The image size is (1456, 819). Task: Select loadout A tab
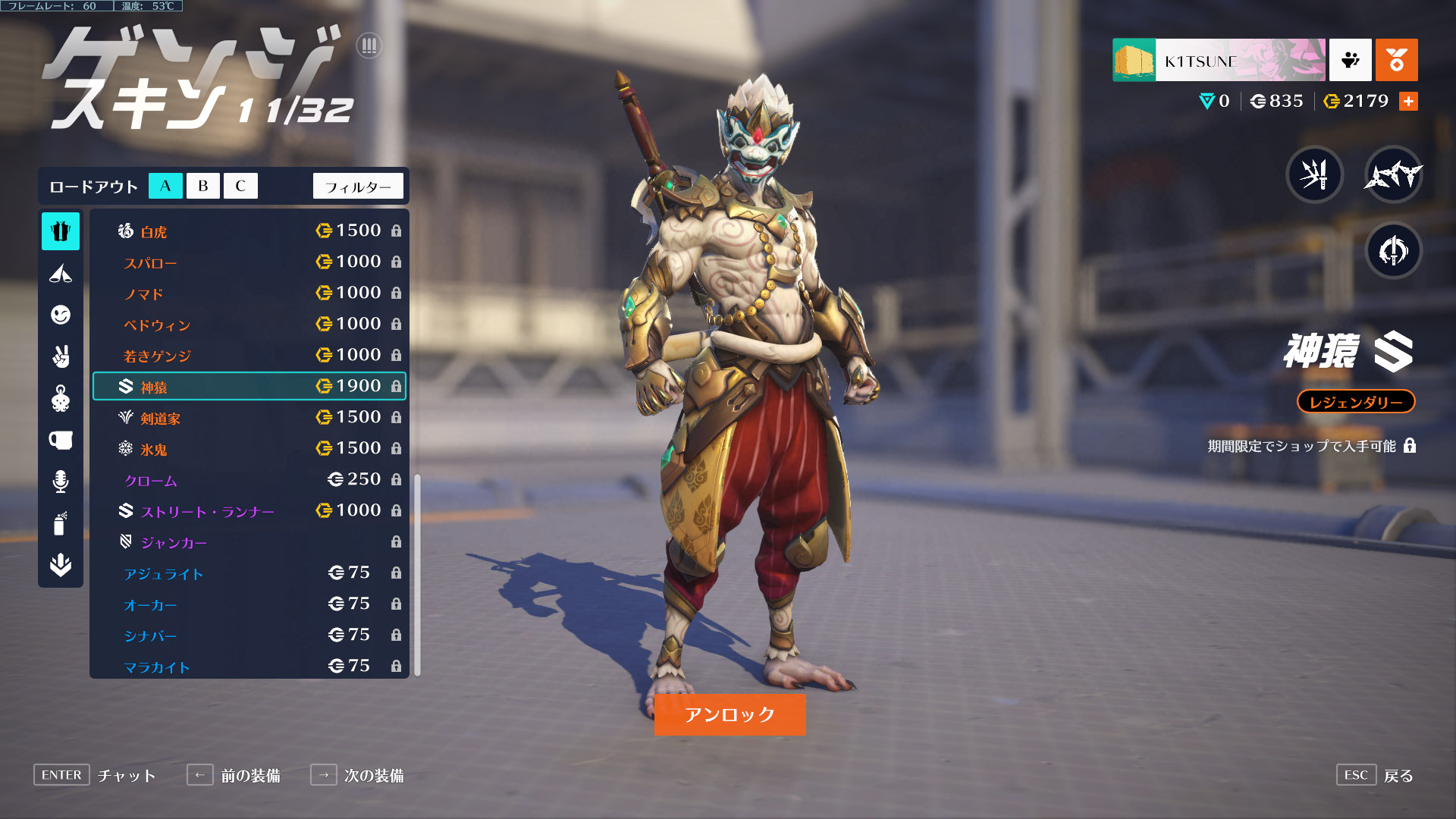coord(165,186)
